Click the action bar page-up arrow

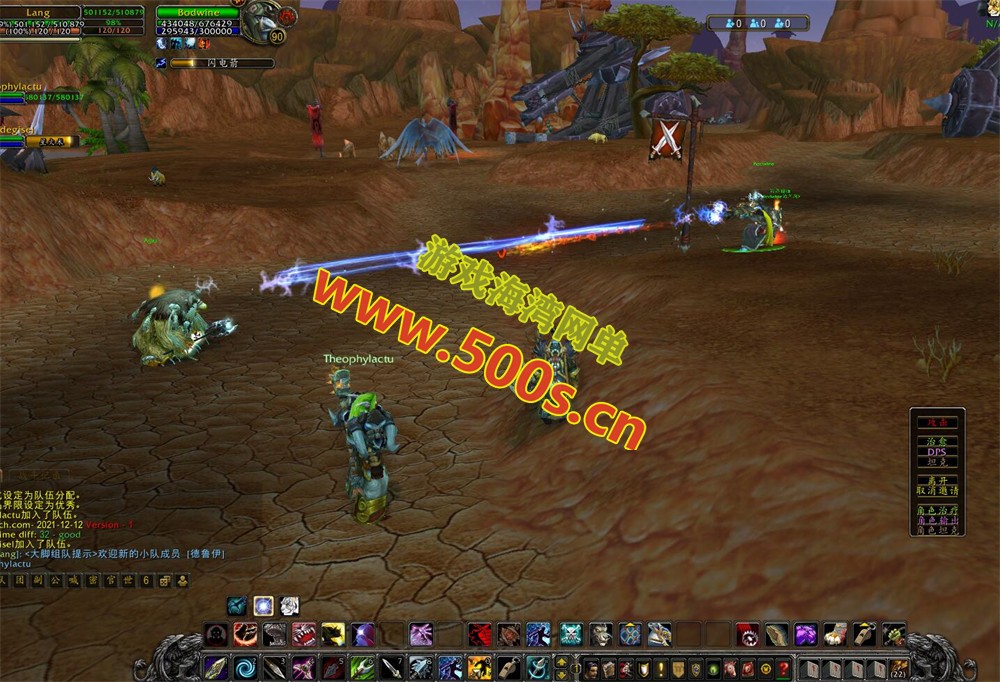[x=561, y=661]
